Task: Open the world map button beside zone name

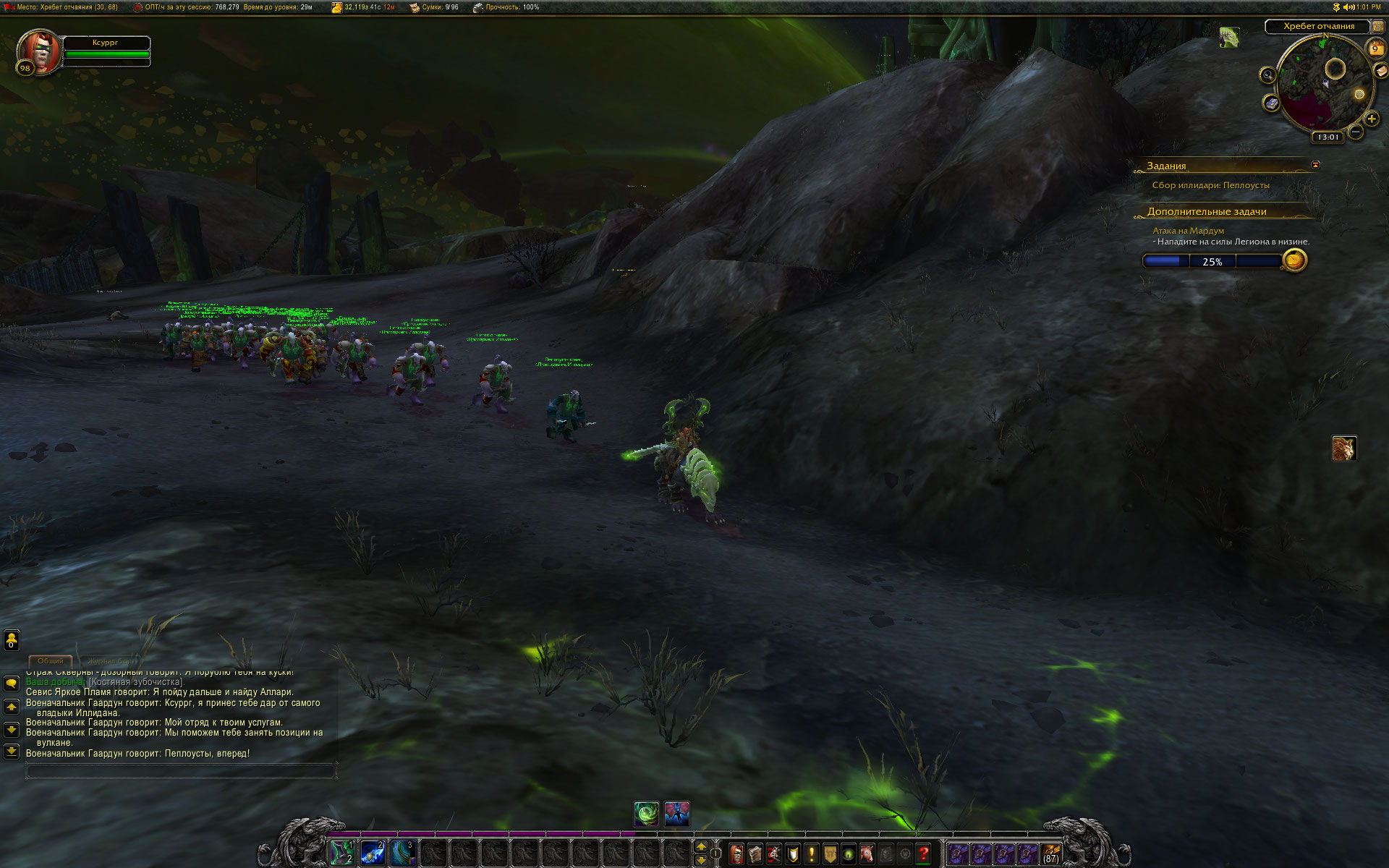Action: coord(1378,27)
